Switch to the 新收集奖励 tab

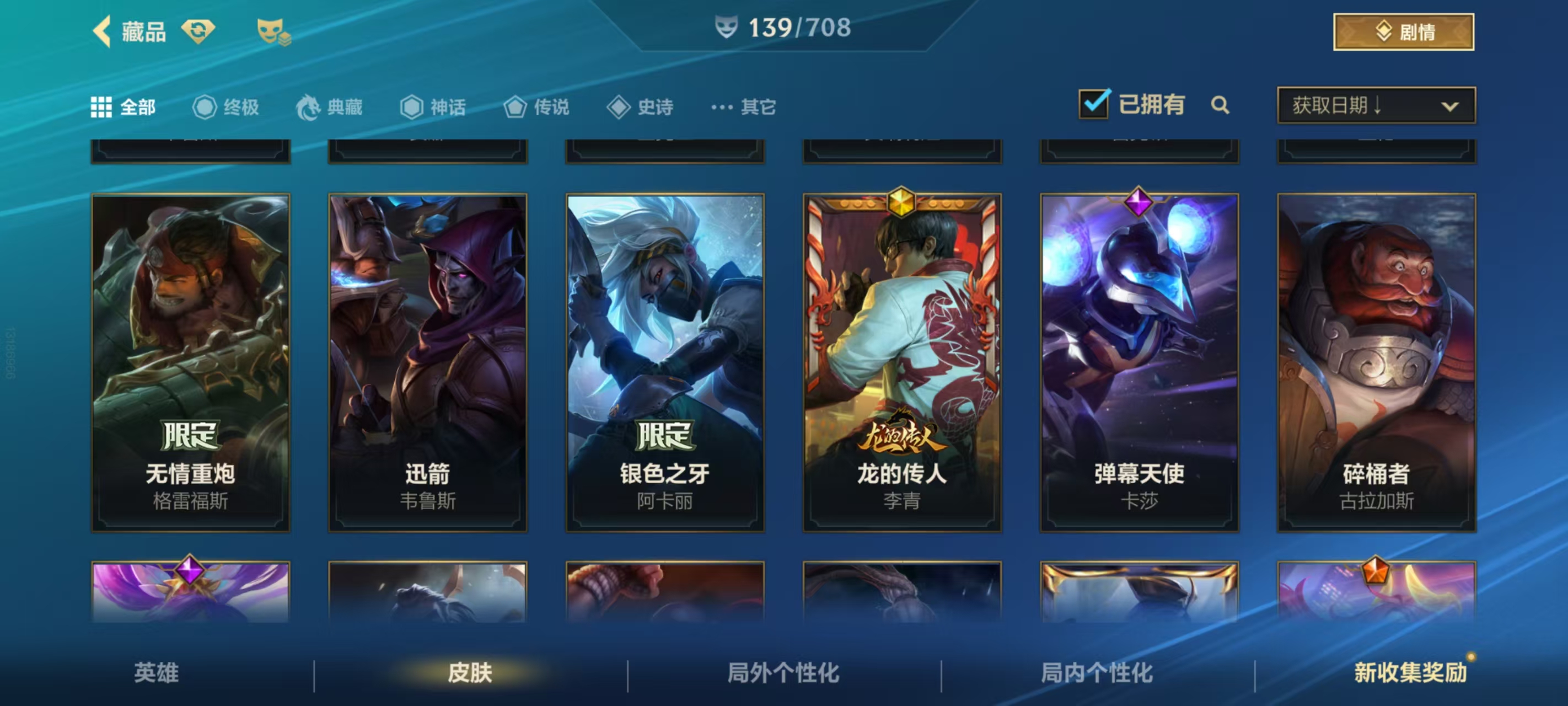click(1410, 672)
